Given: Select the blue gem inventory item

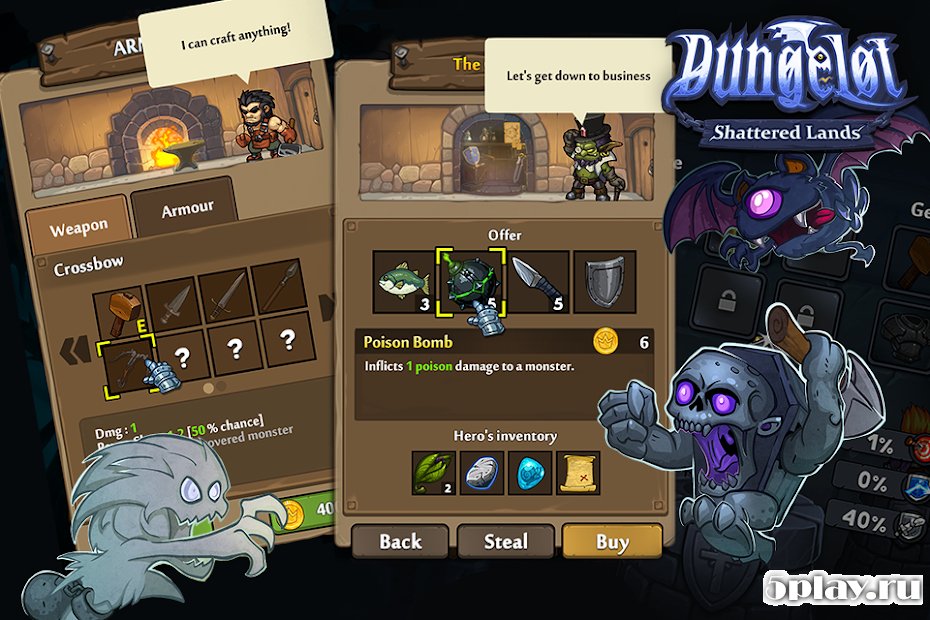Looking at the screenshot, I should pos(530,472).
